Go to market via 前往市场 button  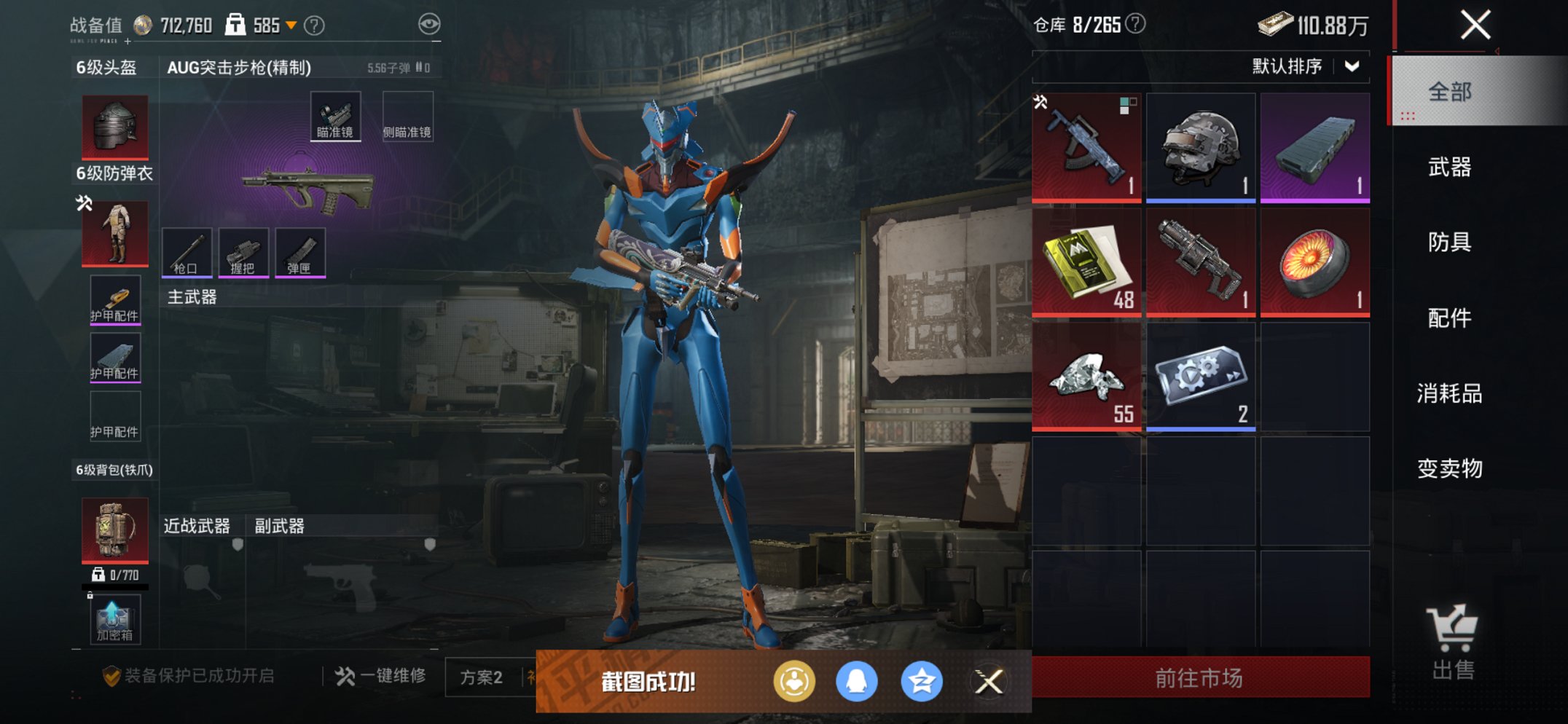1200,678
